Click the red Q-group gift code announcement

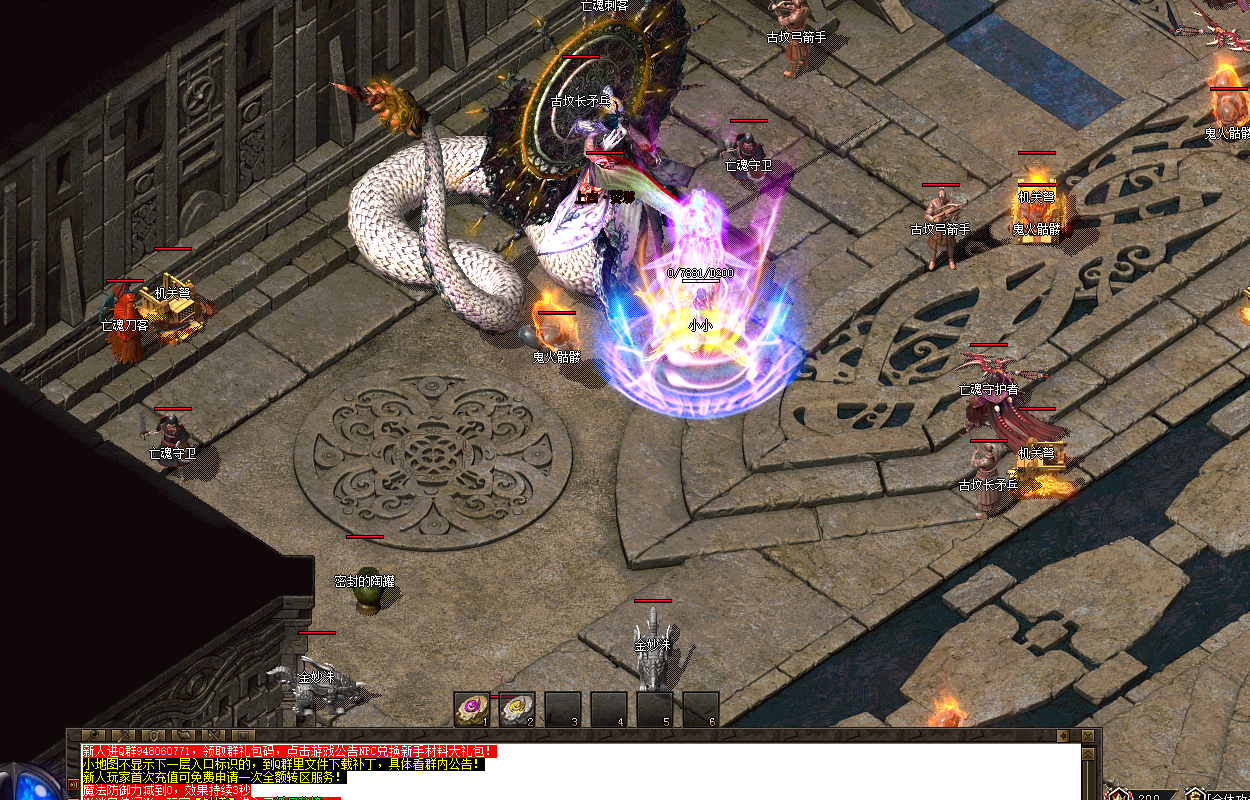point(288,751)
